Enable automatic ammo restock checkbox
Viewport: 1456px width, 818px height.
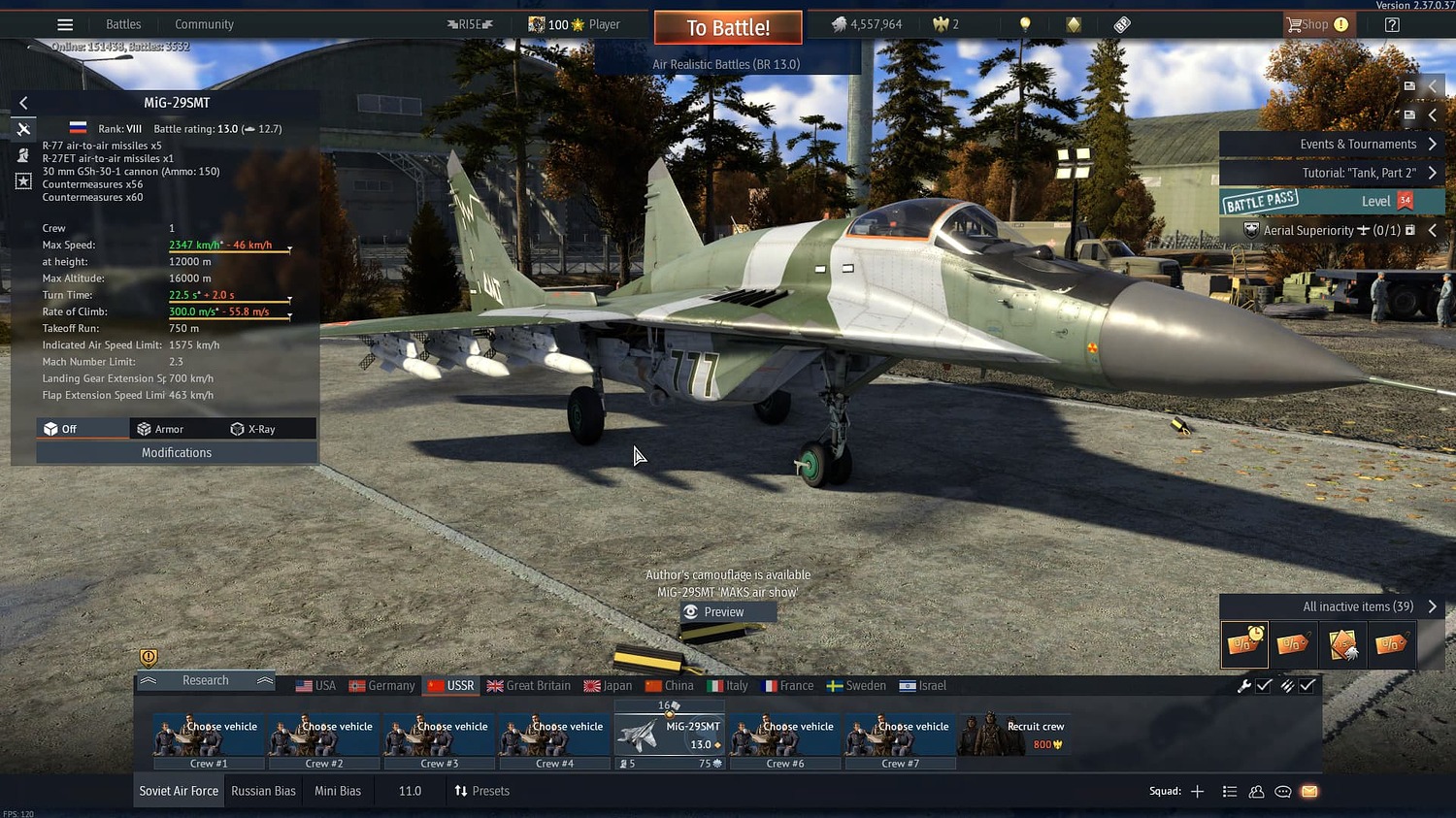click(1307, 685)
